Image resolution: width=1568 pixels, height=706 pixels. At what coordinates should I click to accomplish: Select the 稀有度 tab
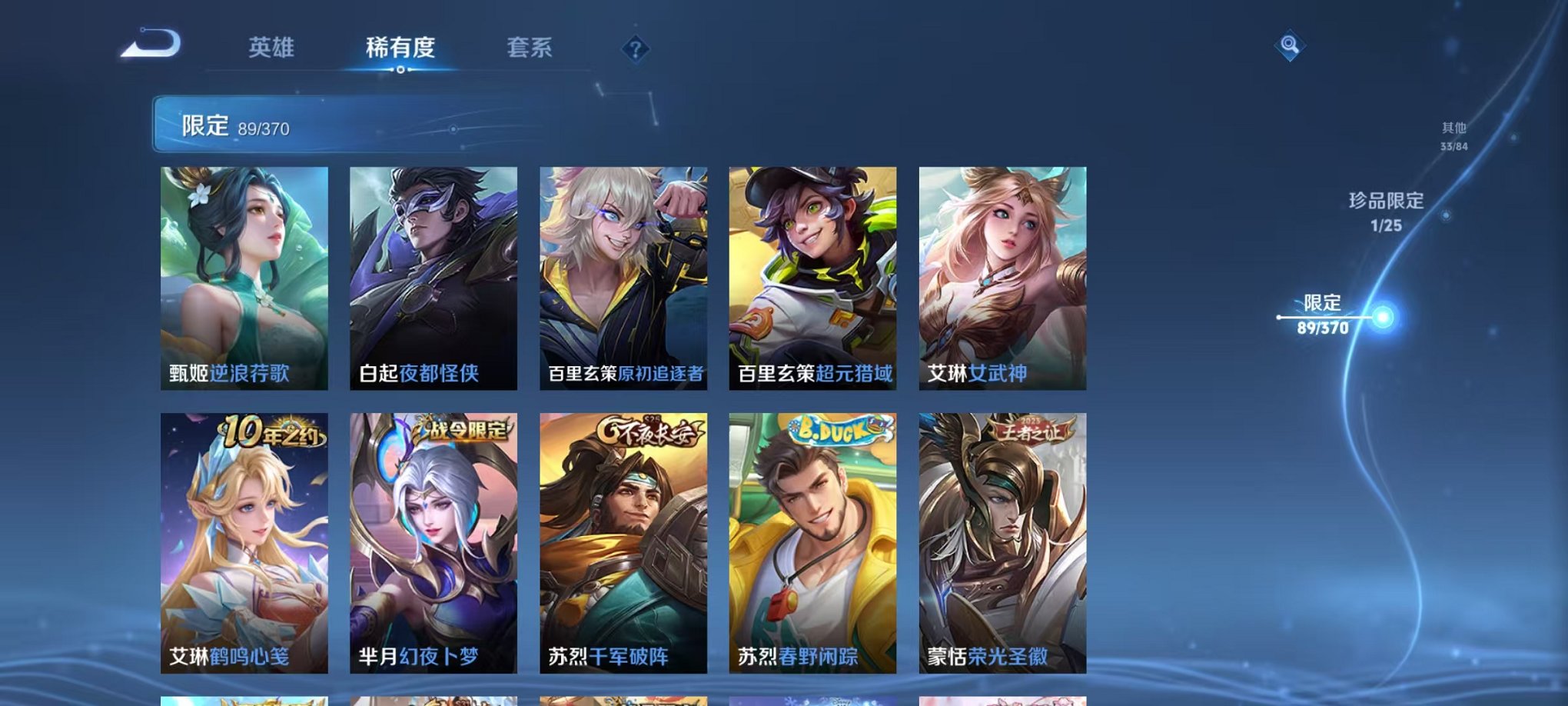[399, 46]
